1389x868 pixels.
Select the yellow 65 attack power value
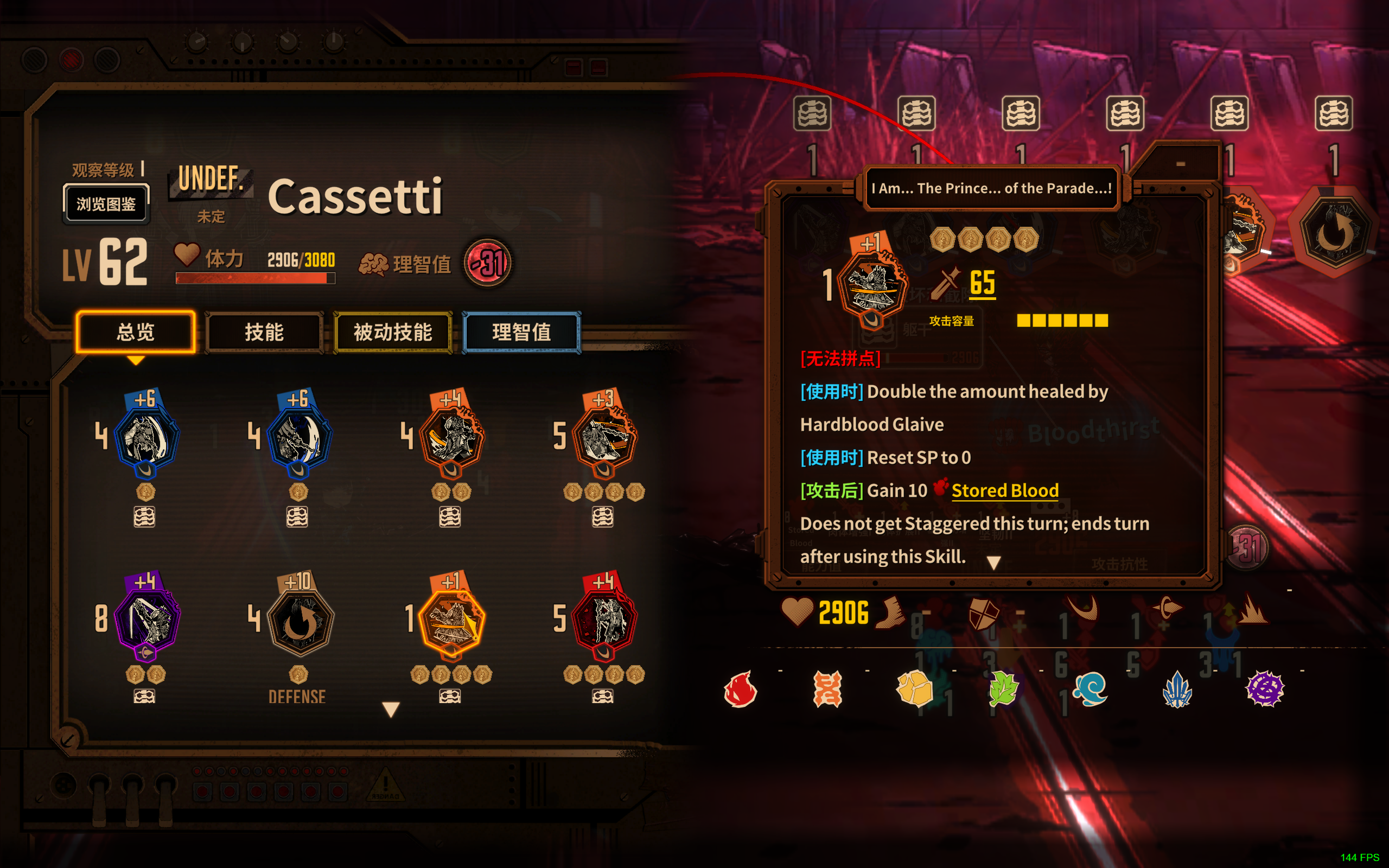(982, 283)
